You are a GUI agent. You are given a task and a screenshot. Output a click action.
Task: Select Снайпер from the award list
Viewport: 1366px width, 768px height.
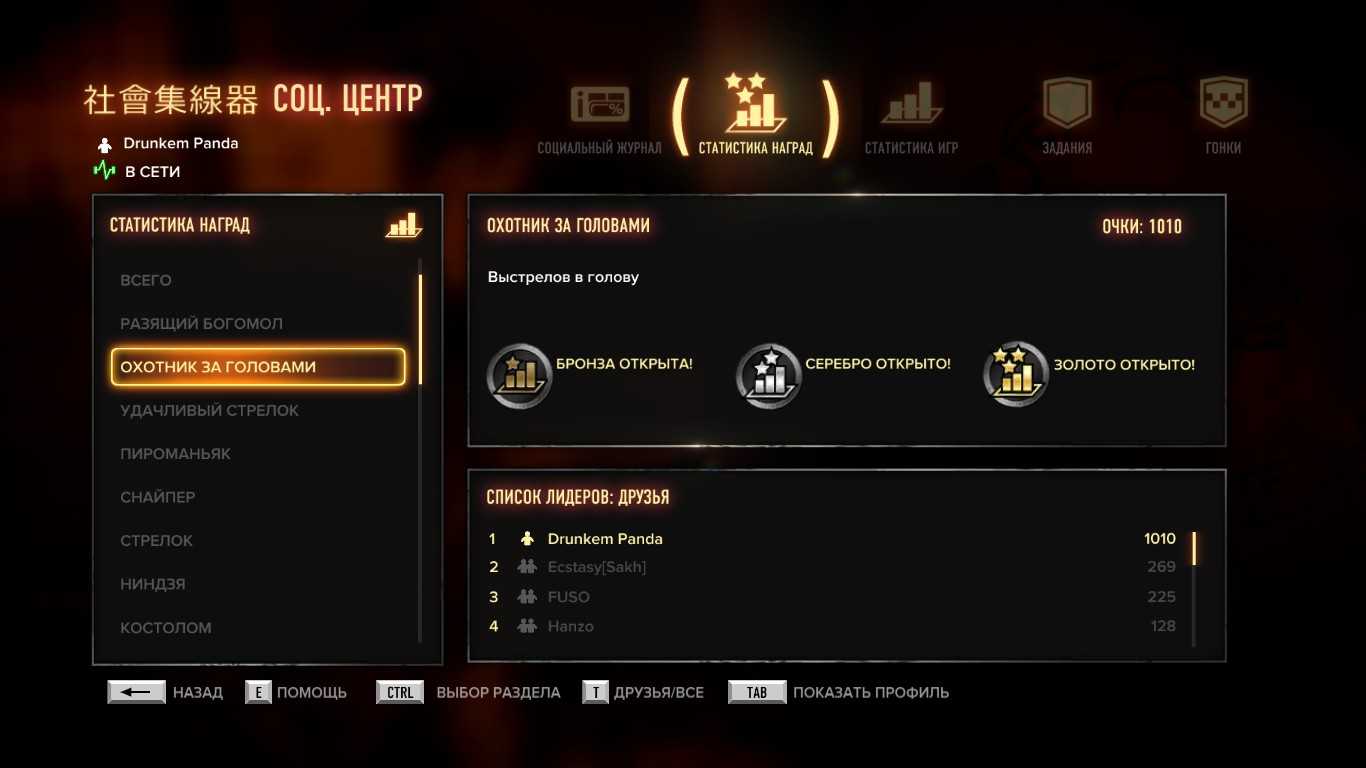click(x=157, y=497)
